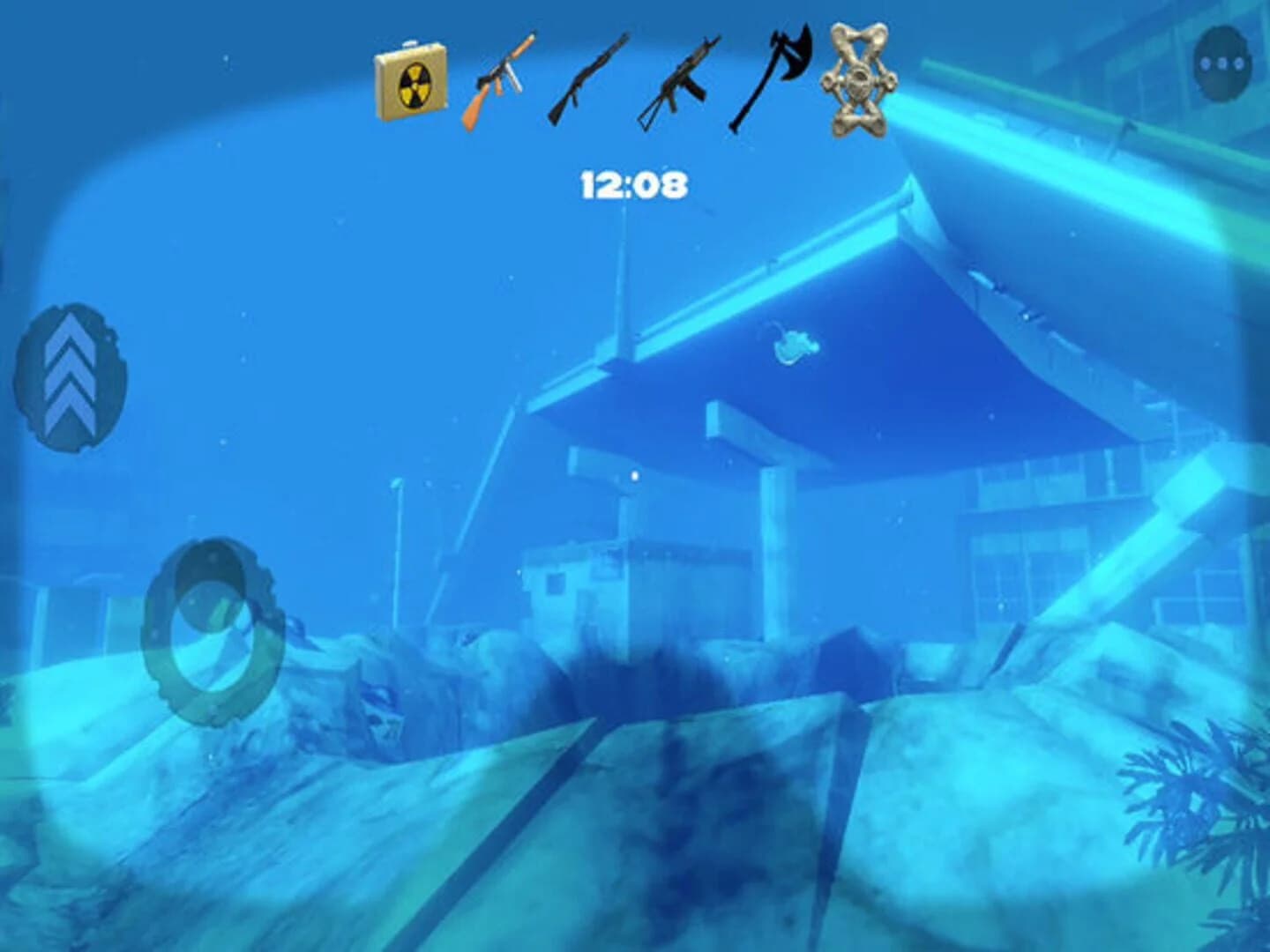
Task: Click the swimming anglerfish near the ceiling
Action: pyautogui.click(x=798, y=344)
